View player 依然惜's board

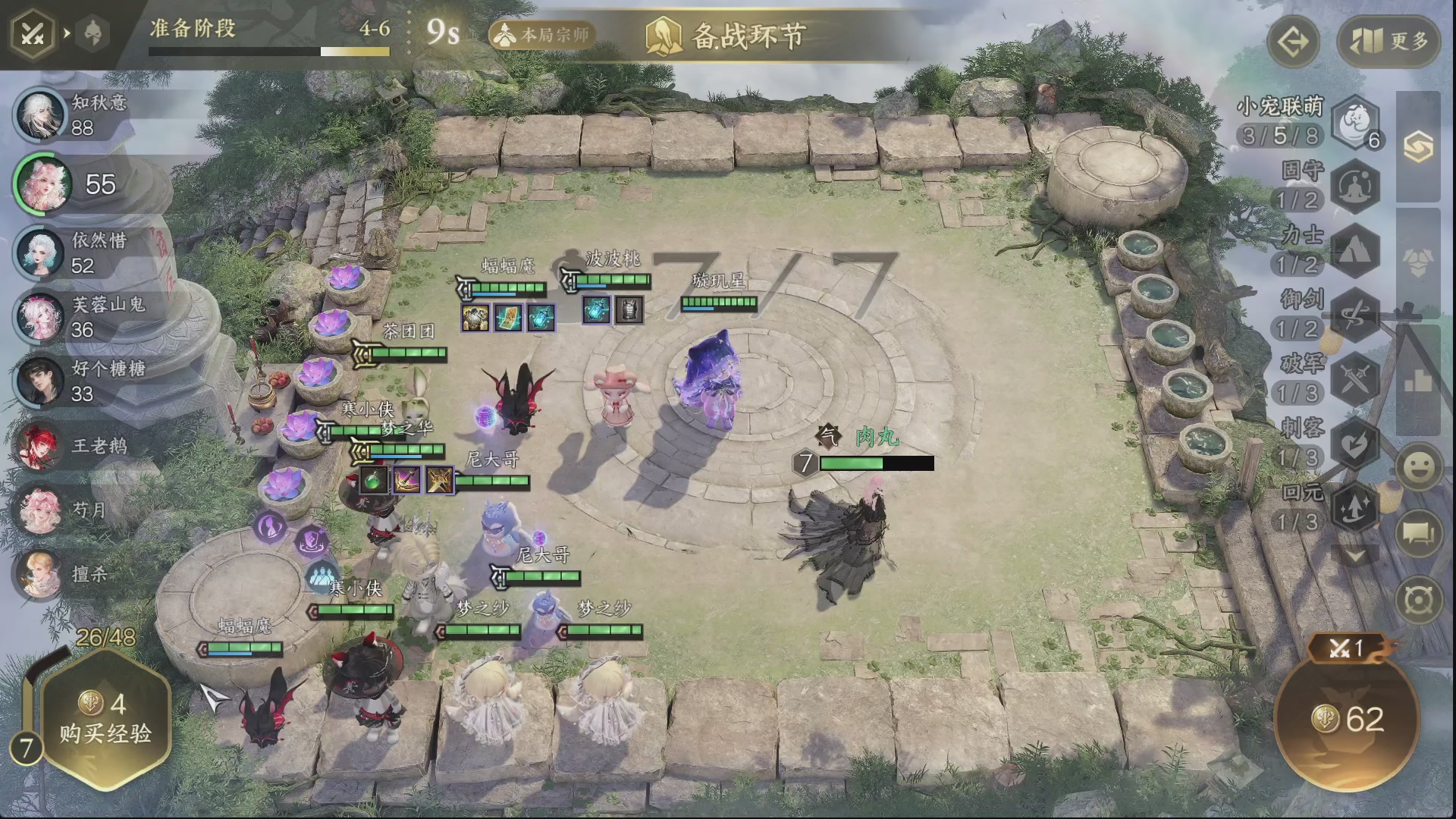tap(42, 253)
